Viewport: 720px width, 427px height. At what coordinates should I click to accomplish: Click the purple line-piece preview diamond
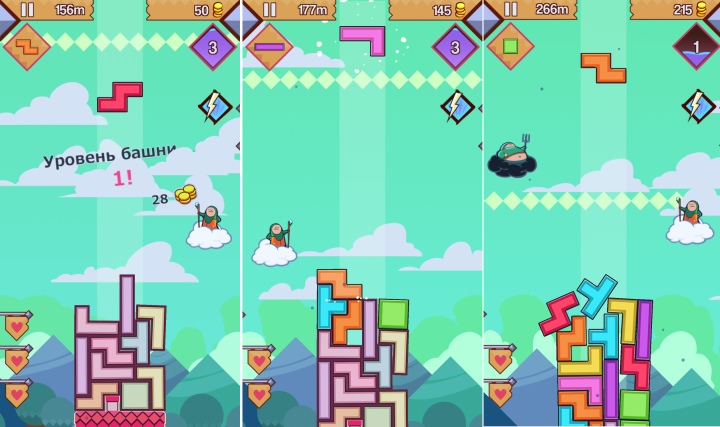click(x=269, y=46)
